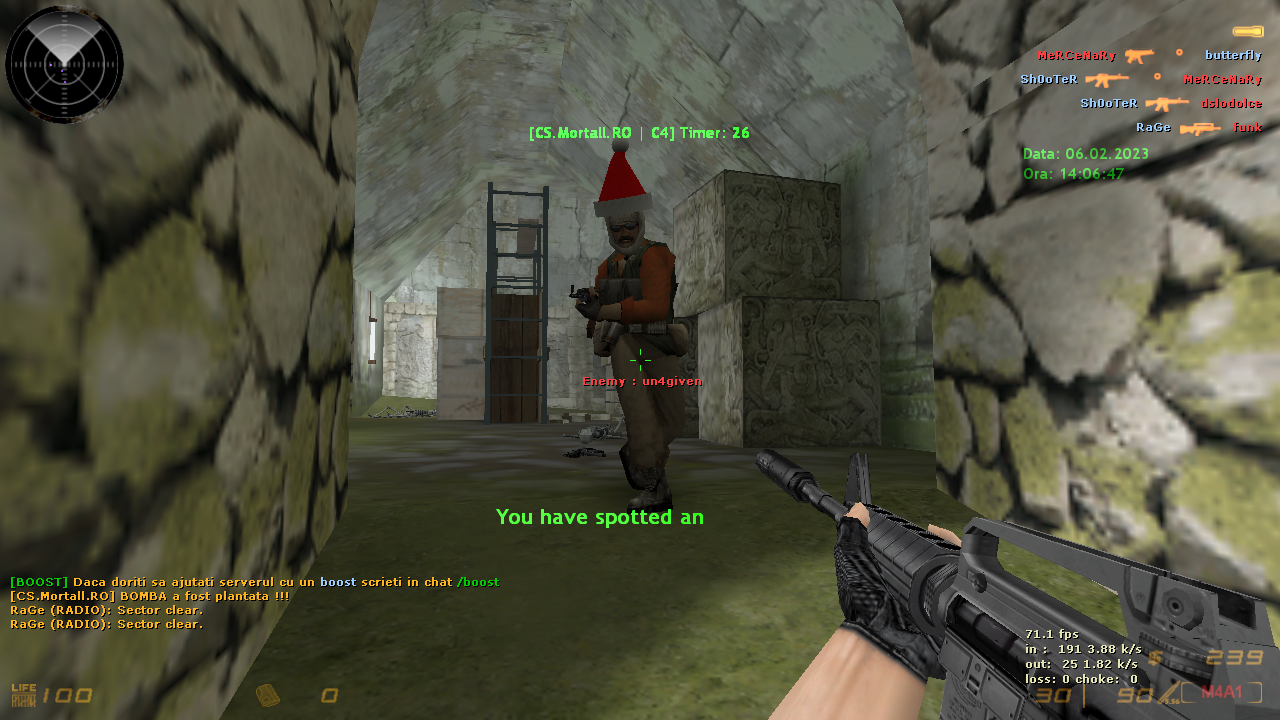Click the headshot marker on MeRCeNaRy's death
This screenshot has width=1280, height=720.
pos(1155,78)
